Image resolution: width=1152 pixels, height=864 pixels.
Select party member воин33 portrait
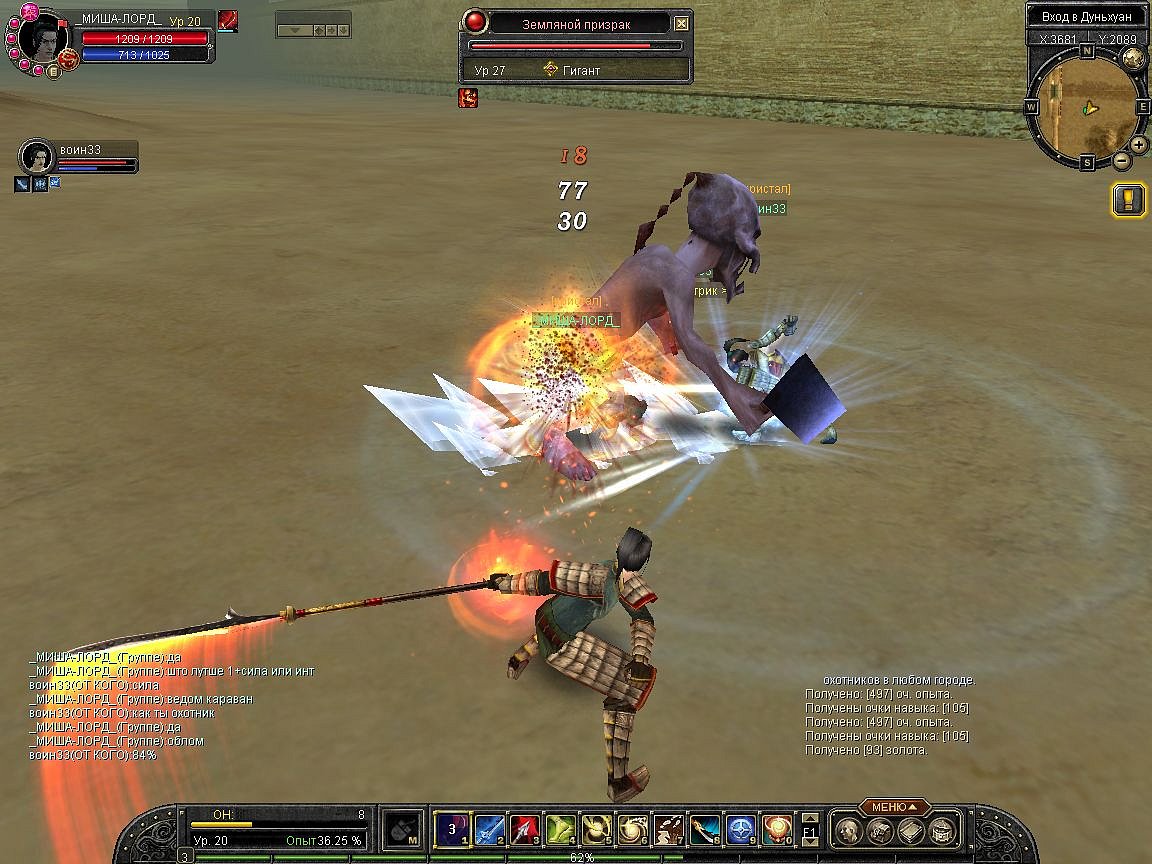click(x=36, y=156)
